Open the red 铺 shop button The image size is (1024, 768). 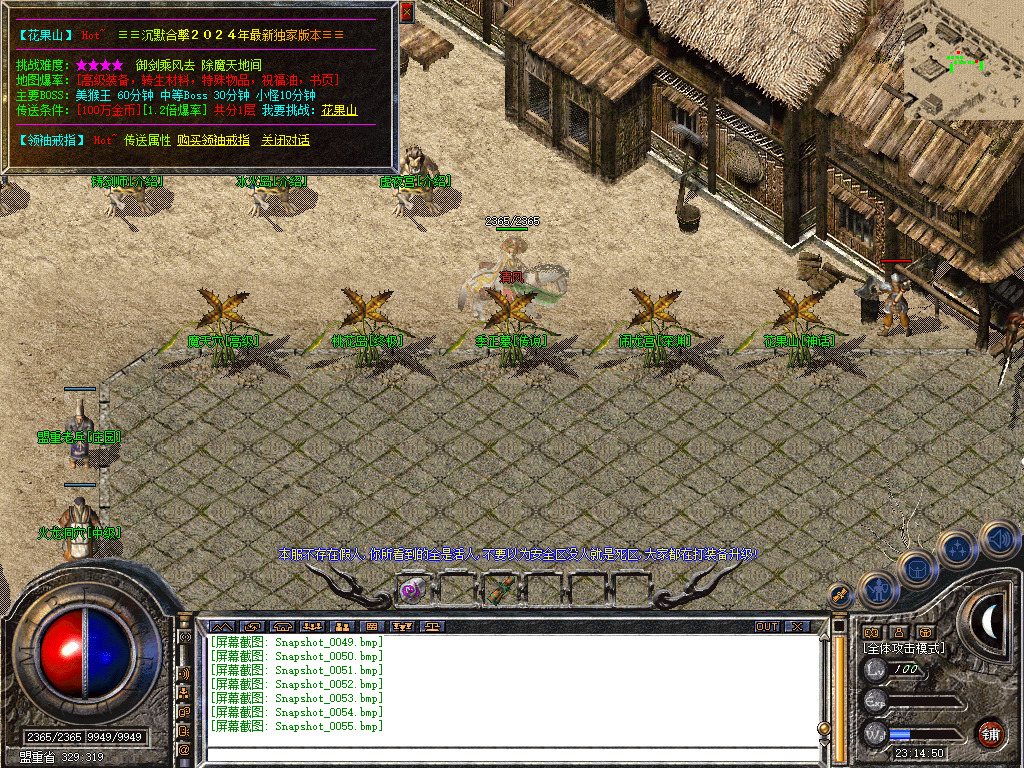990,733
